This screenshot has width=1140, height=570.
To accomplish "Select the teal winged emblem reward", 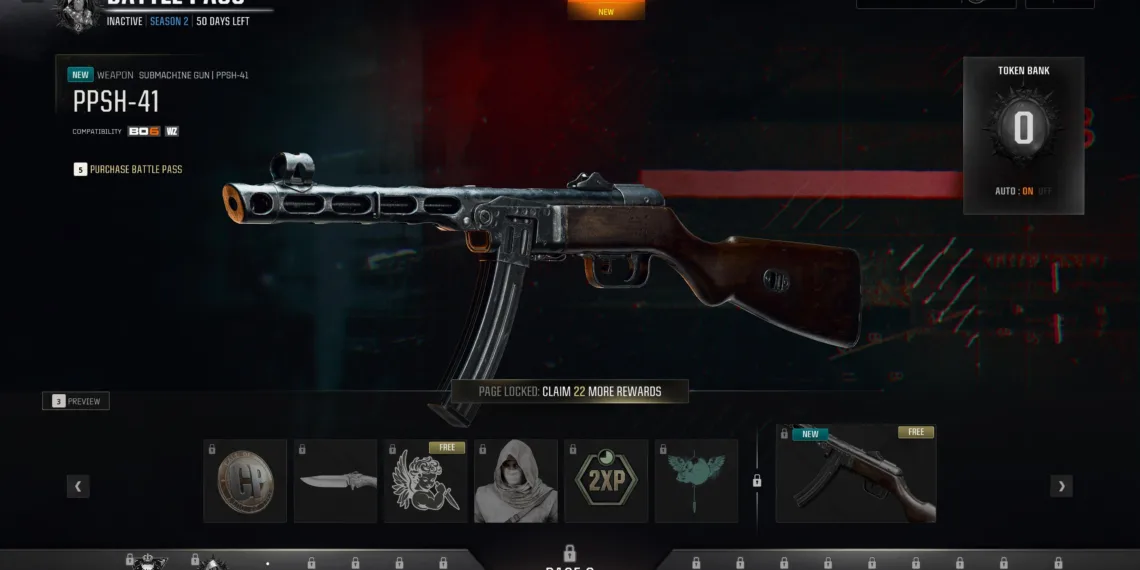I will click(696, 481).
